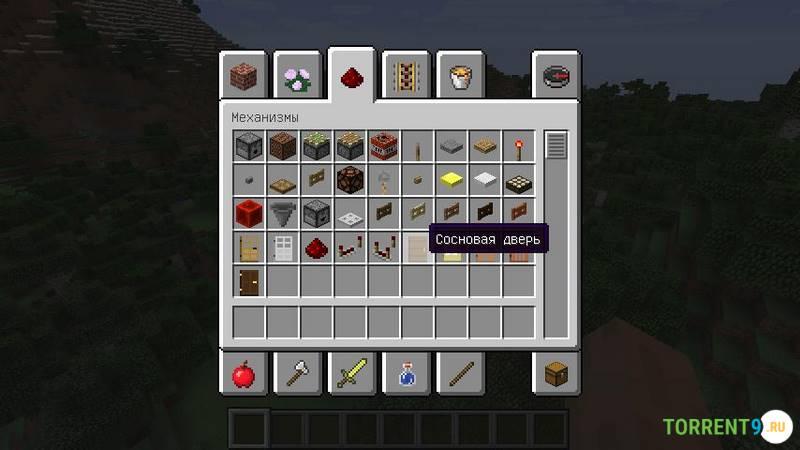Image resolution: width=800 pixels, height=450 pixels.
Task: Switch to the lava bucket Miscellaneous tab
Action: (459, 77)
